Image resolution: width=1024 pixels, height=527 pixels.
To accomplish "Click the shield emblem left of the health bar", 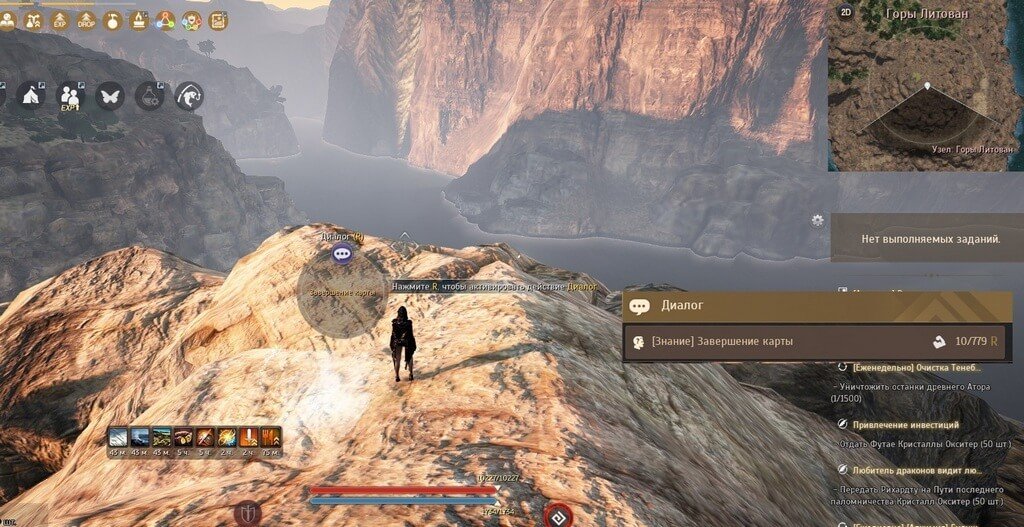I will tap(246, 514).
